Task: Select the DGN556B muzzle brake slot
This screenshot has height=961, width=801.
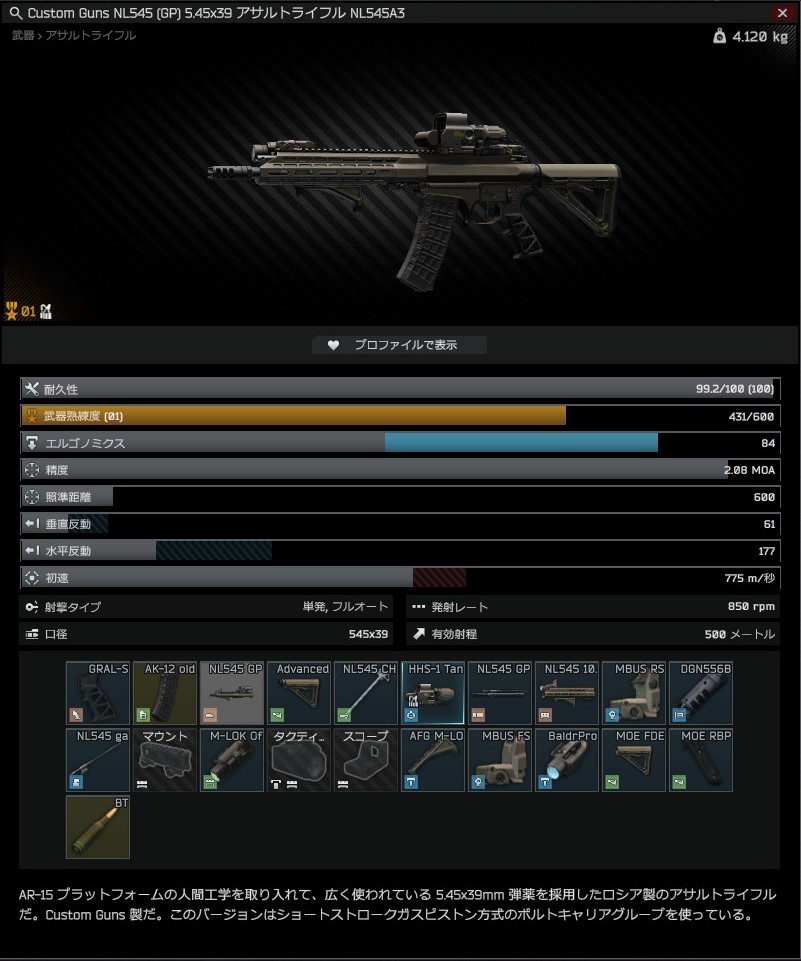Action: point(701,693)
